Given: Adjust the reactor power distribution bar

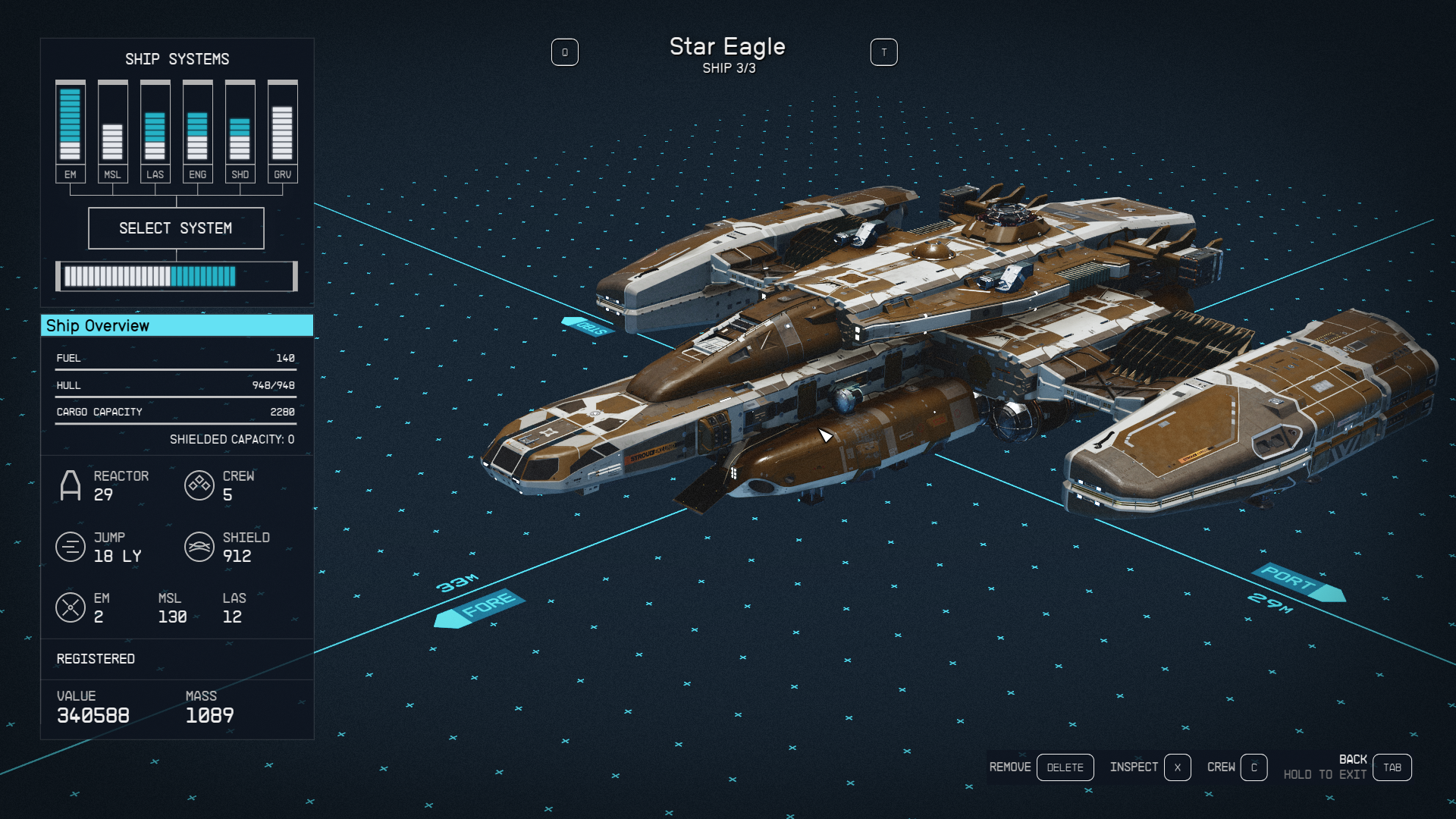Looking at the screenshot, I should point(176,276).
